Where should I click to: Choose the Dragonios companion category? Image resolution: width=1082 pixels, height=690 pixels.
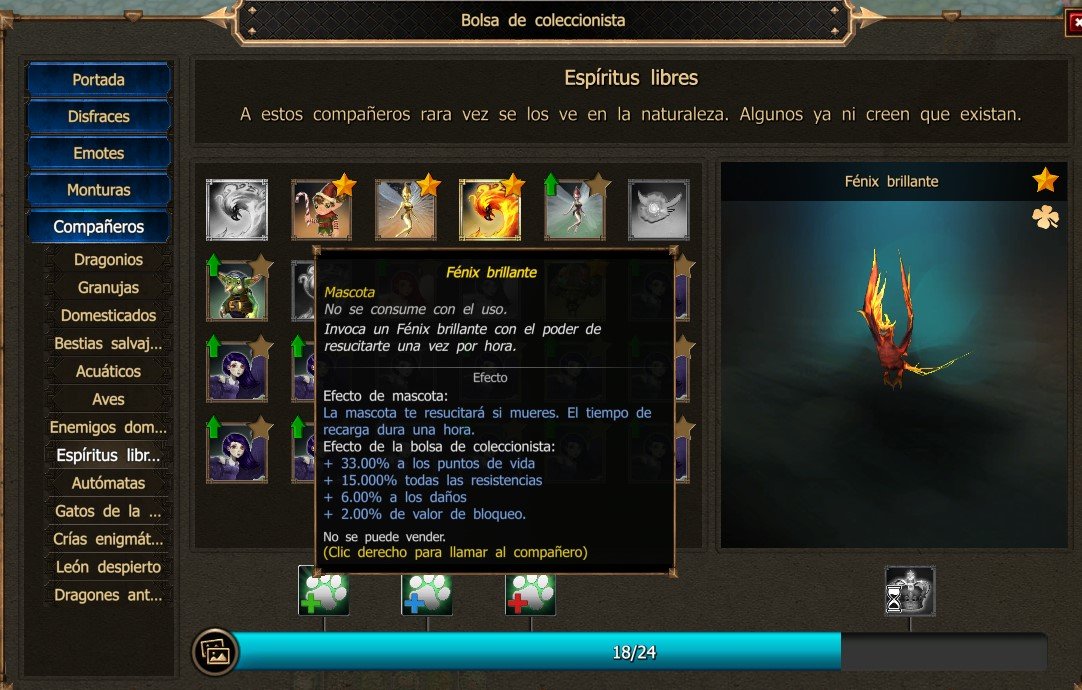pos(108,260)
